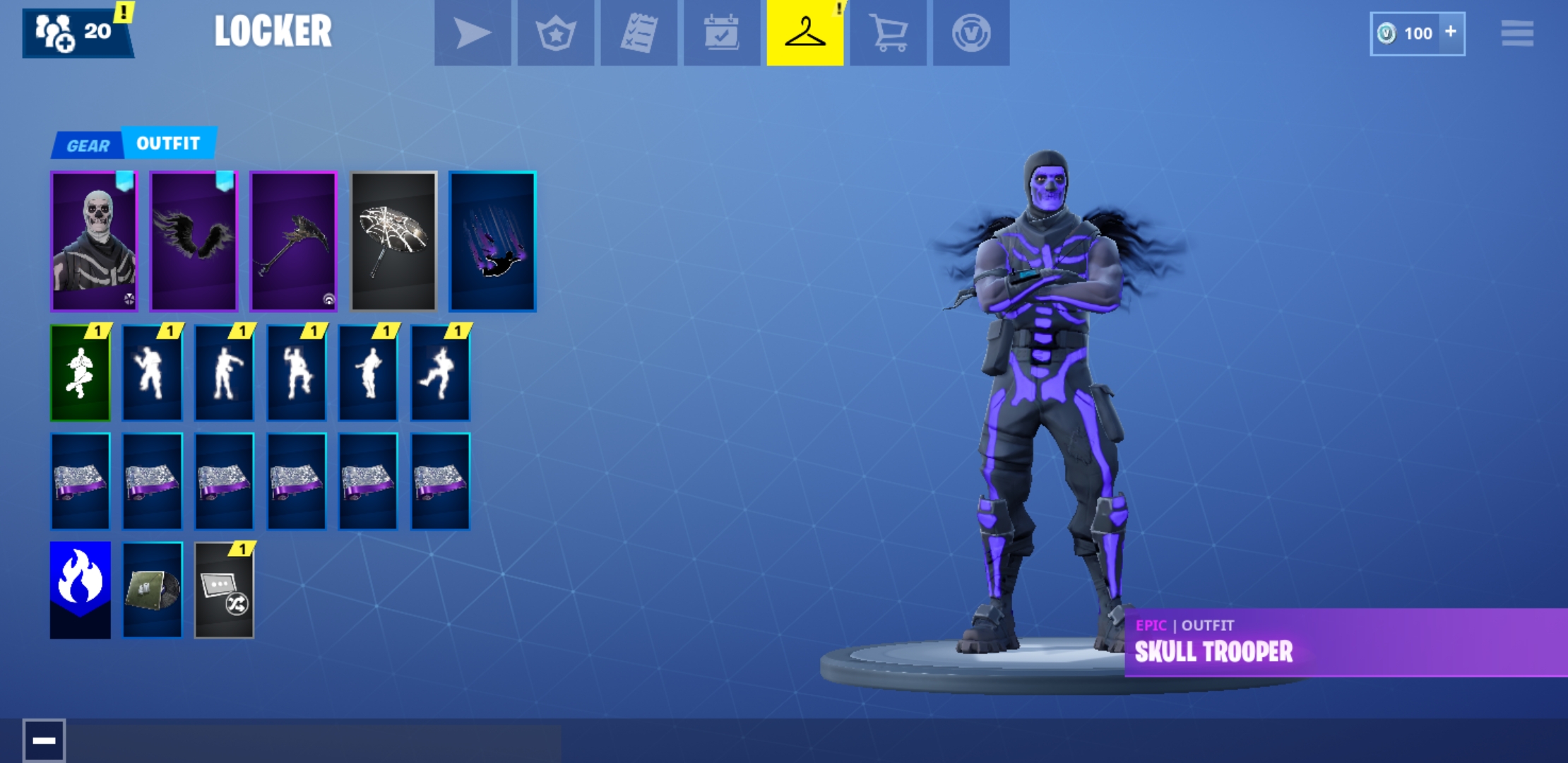1568x763 pixels.
Task: Choose the spiderweb umbrella glider
Action: tap(393, 242)
